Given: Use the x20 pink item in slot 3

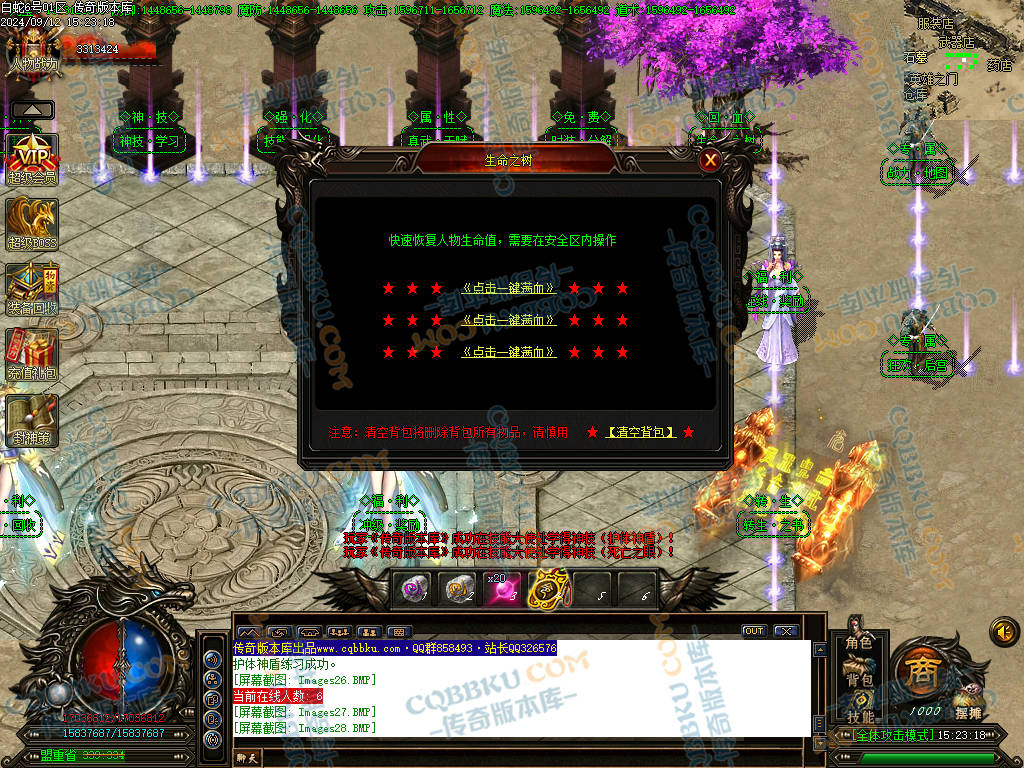Looking at the screenshot, I should coord(505,590).
